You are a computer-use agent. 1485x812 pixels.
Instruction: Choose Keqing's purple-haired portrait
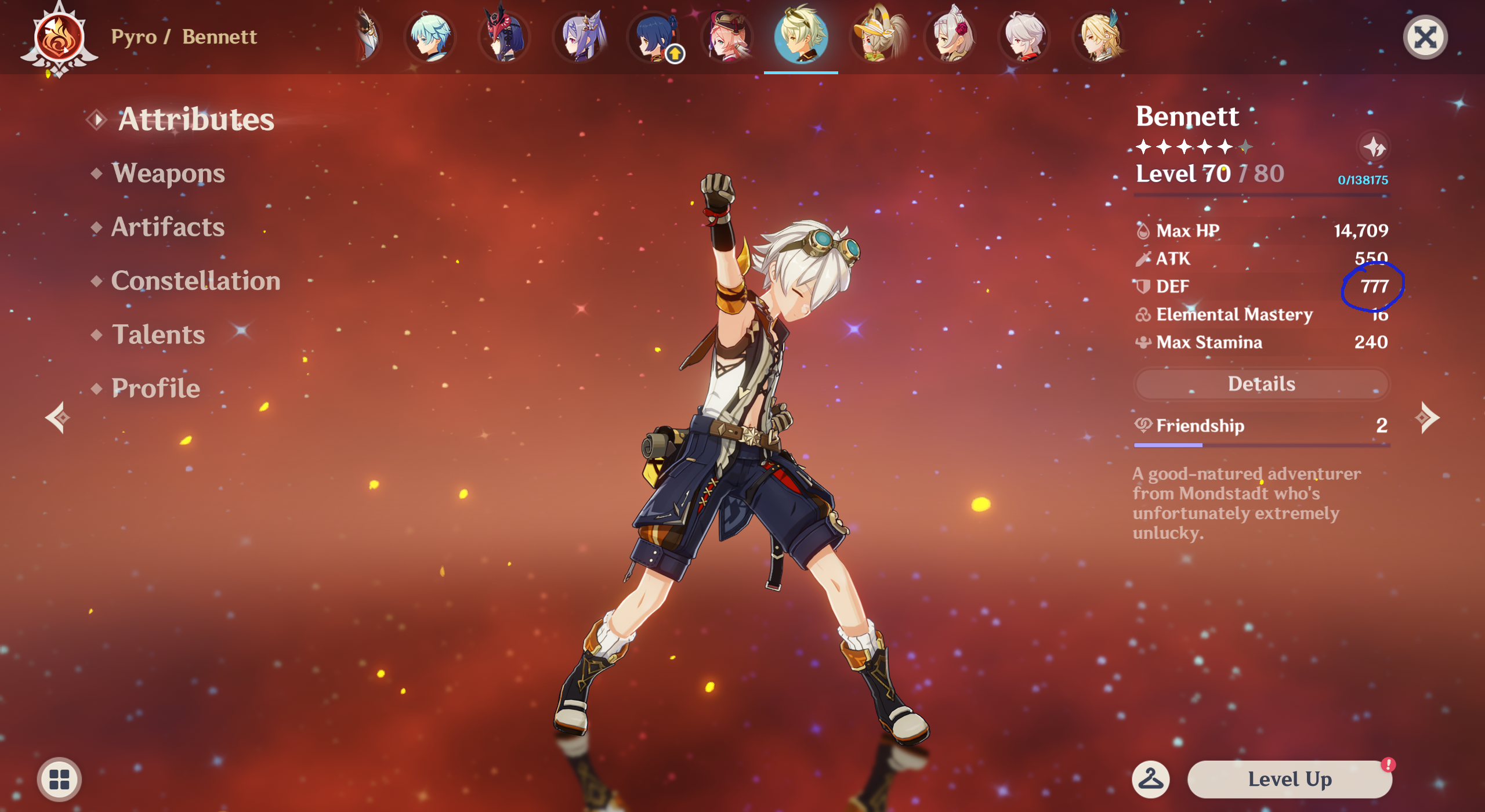point(580,37)
